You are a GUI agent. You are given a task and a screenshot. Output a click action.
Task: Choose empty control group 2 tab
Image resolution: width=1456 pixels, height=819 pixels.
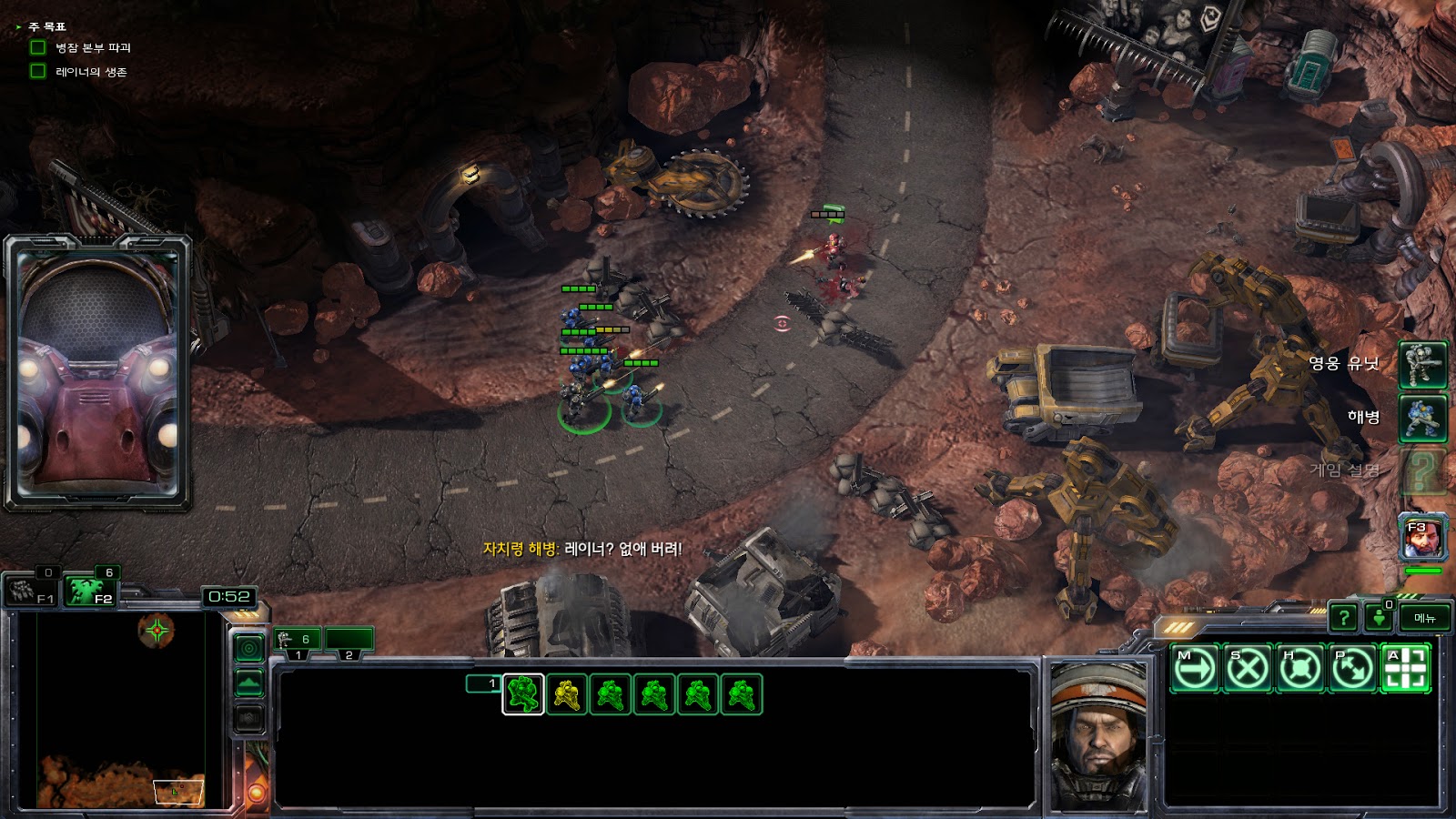(349, 641)
